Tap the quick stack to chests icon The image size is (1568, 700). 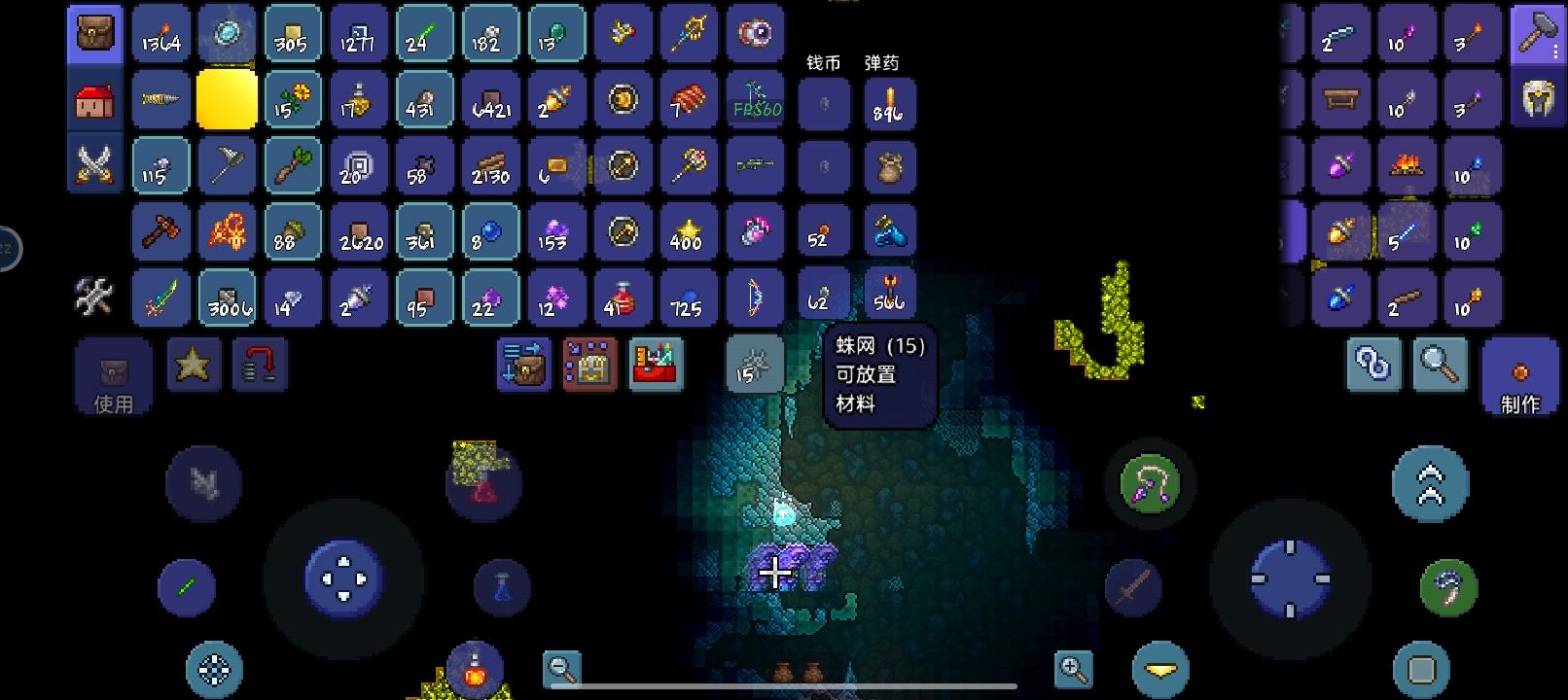point(522,365)
